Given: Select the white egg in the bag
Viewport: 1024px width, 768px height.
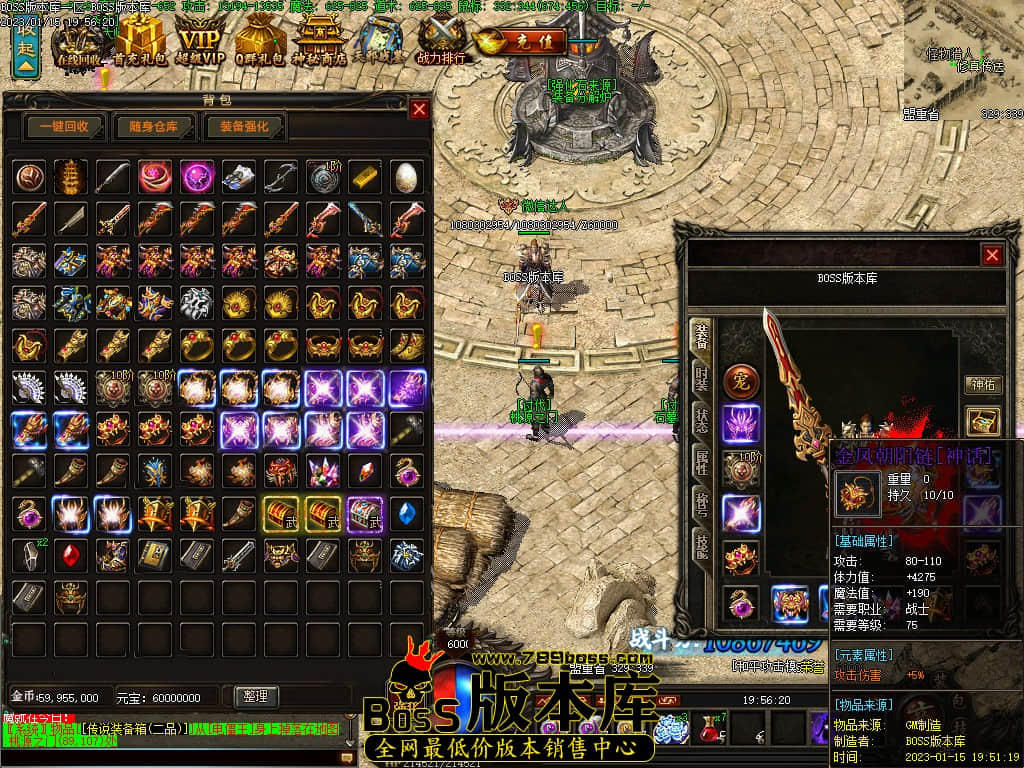Looking at the screenshot, I should point(406,176).
